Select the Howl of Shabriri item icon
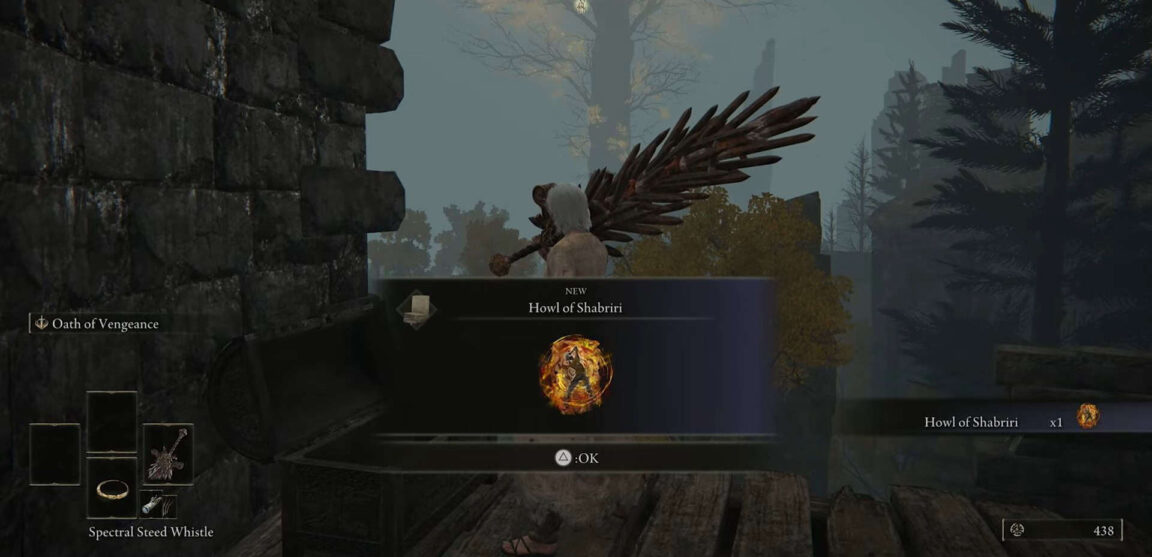This screenshot has height=557, width=1152. click(575, 375)
